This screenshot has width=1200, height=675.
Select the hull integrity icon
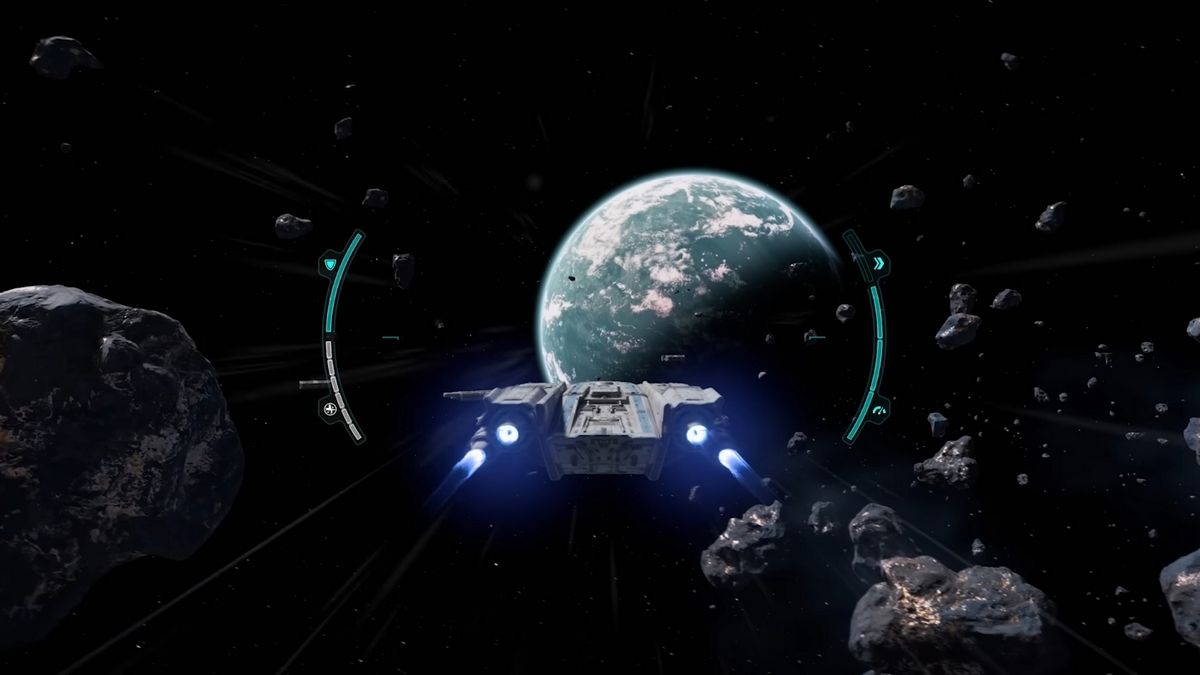point(330,407)
